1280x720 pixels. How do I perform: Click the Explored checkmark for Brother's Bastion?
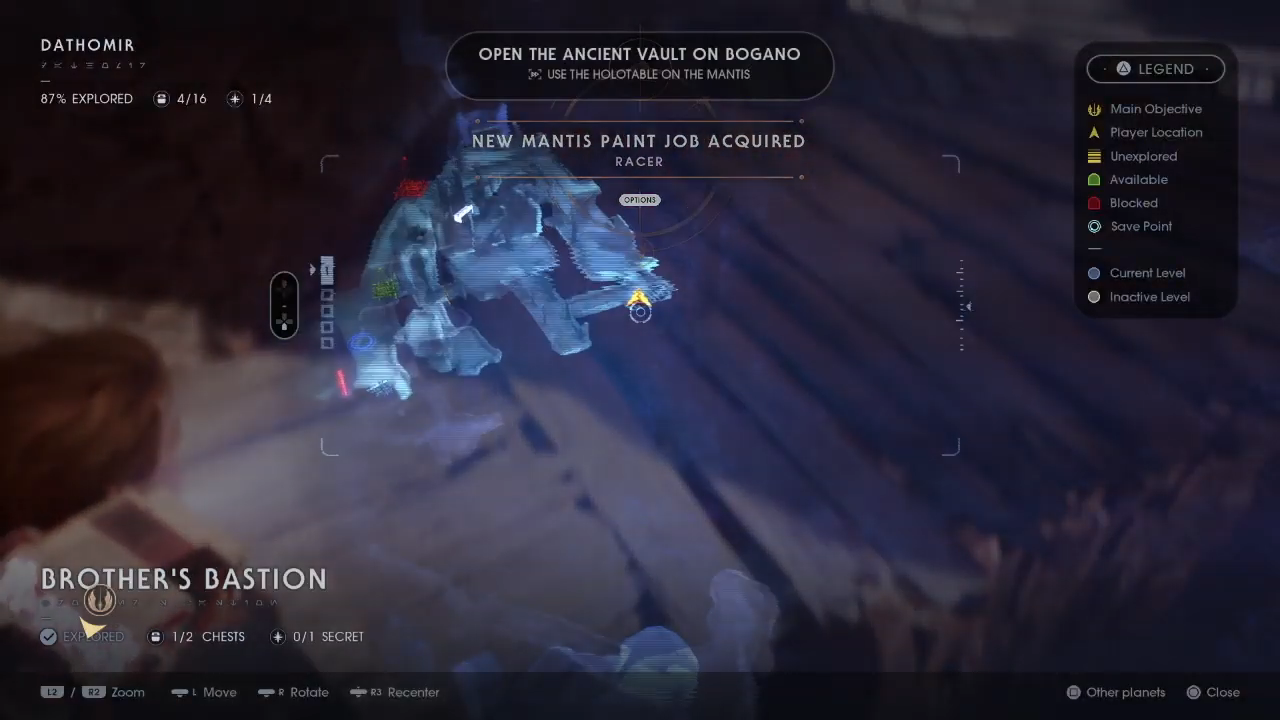point(48,636)
